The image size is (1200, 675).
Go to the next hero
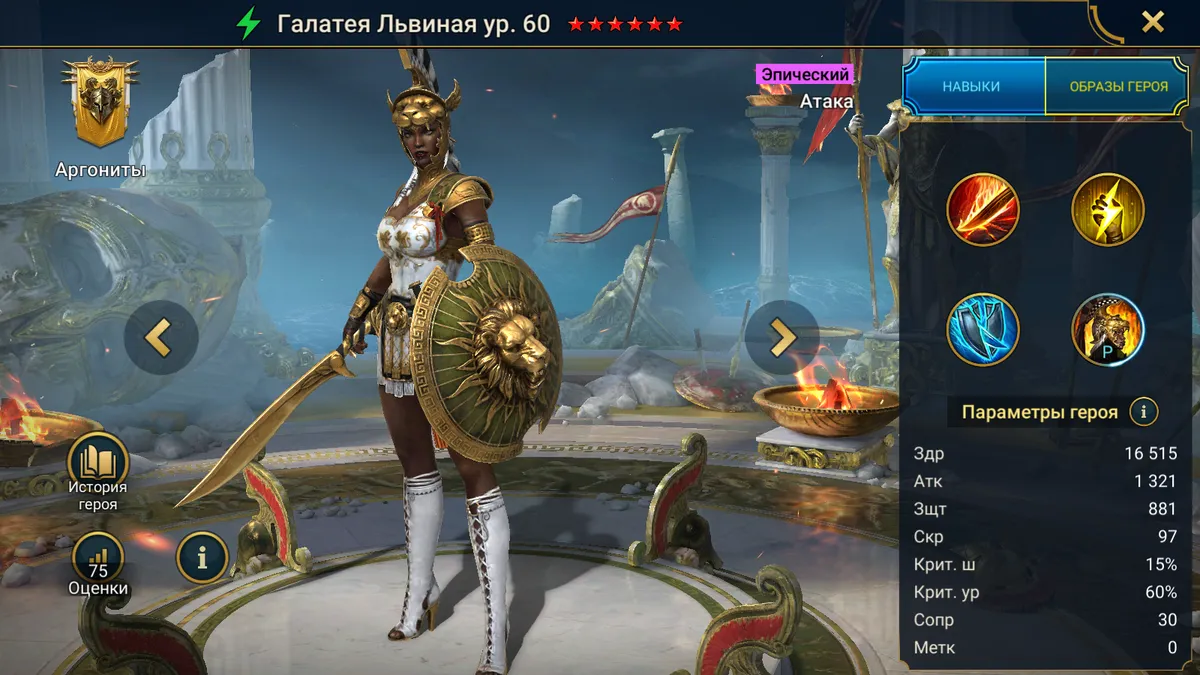tap(781, 338)
